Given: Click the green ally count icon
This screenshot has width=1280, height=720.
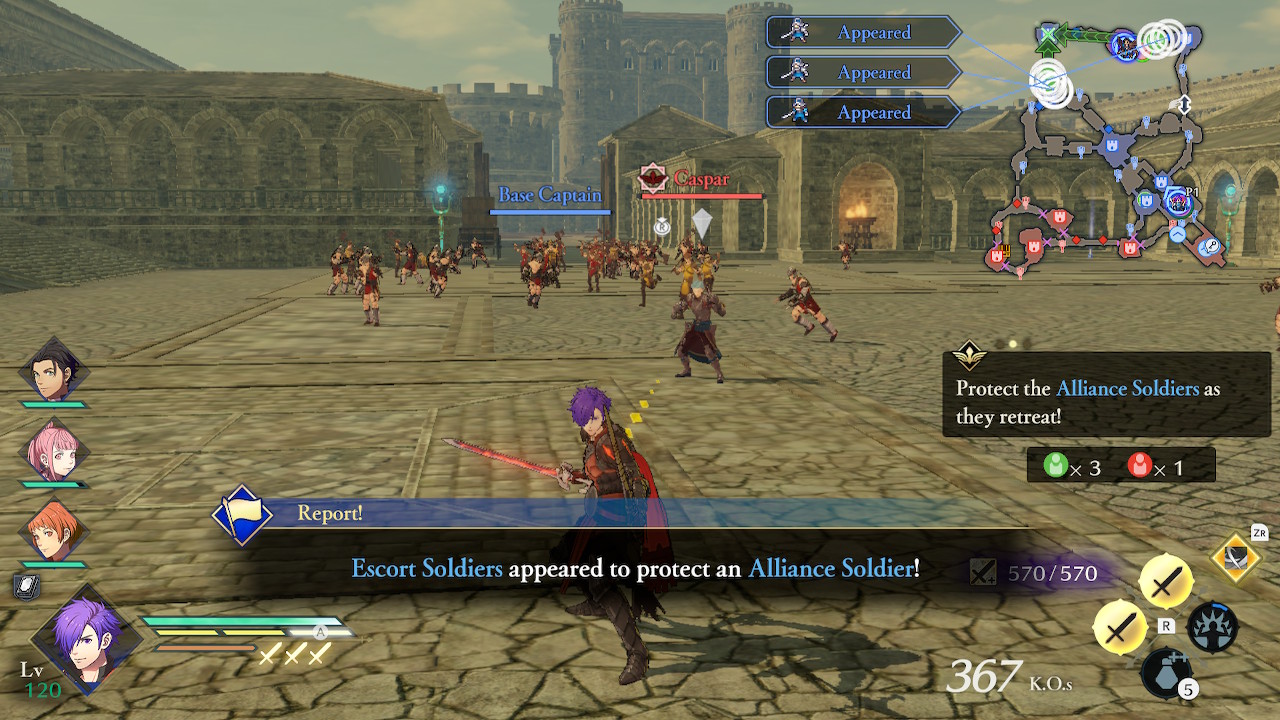Looking at the screenshot, I should pos(1057,464).
